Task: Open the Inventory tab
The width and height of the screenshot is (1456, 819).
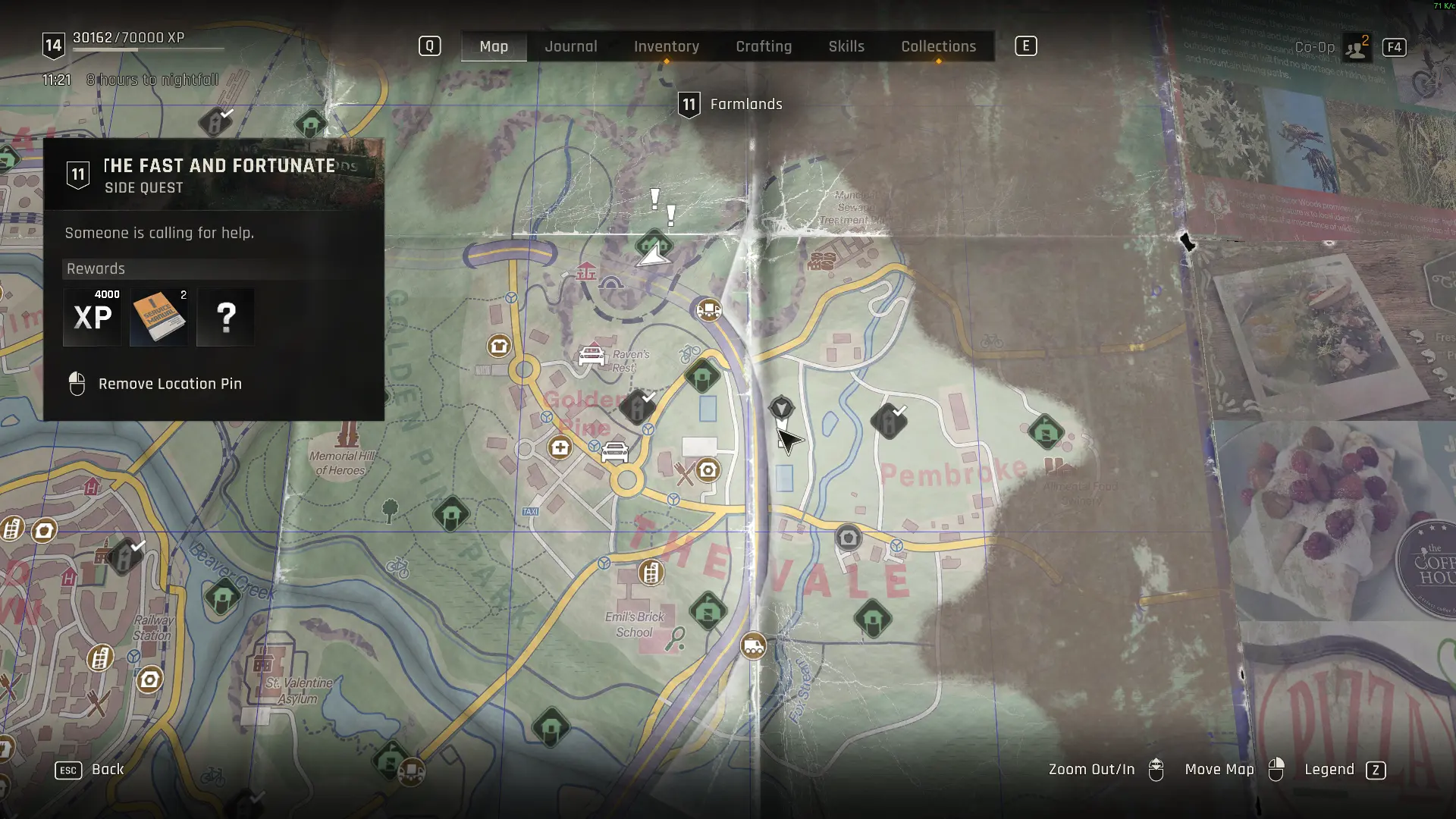Action: click(x=666, y=46)
